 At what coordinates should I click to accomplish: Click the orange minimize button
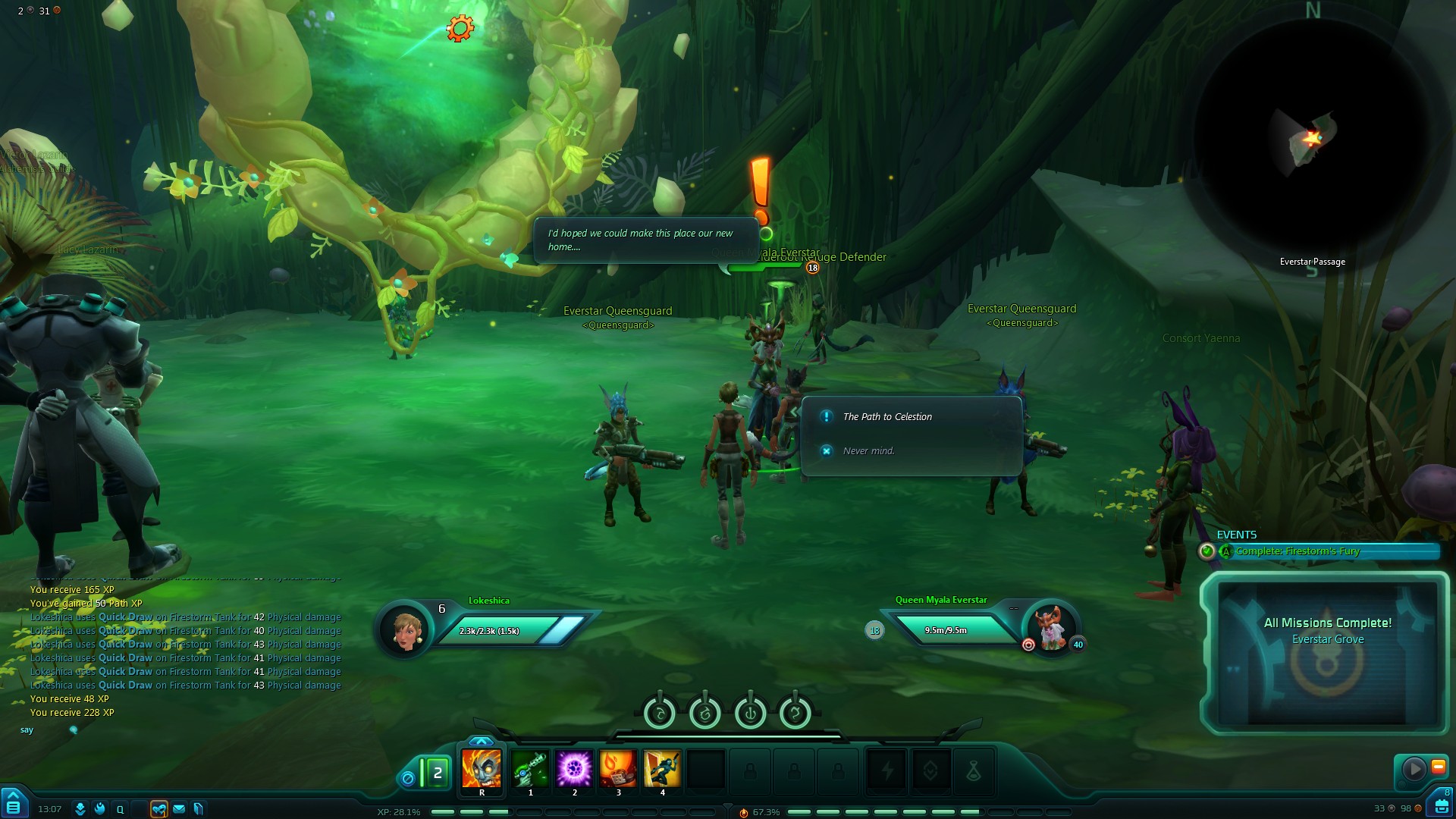point(1438,767)
